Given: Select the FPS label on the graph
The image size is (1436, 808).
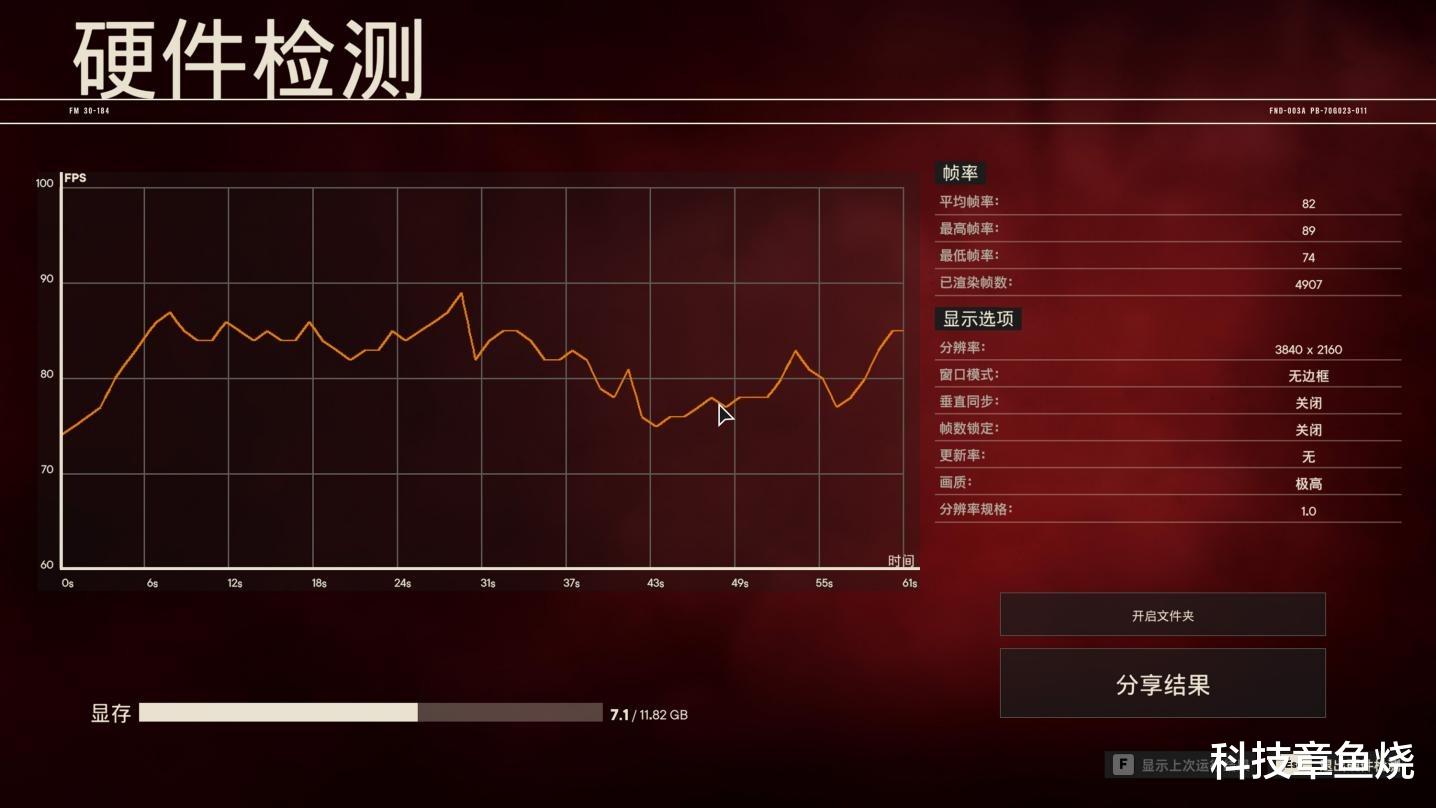Looking at the screenshot, I should 73,178.
